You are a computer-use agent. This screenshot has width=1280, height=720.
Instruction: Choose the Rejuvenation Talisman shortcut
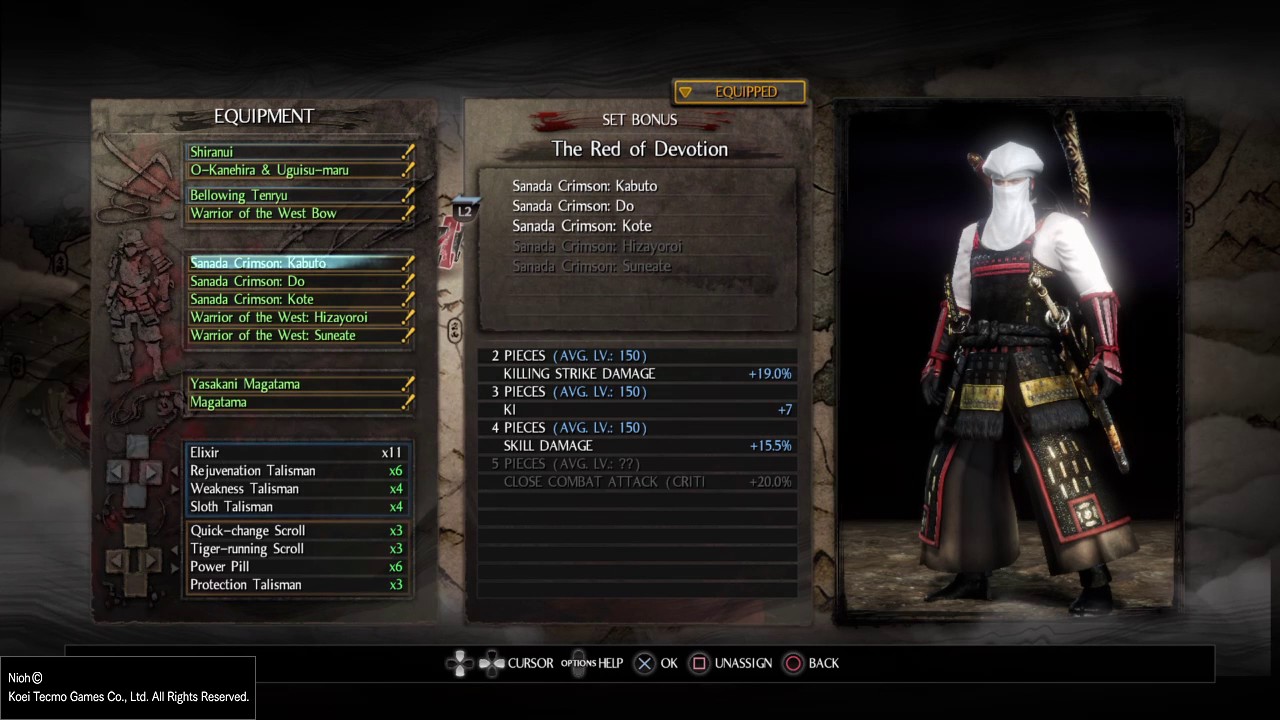pyautogui.click(x=296, y=471)
